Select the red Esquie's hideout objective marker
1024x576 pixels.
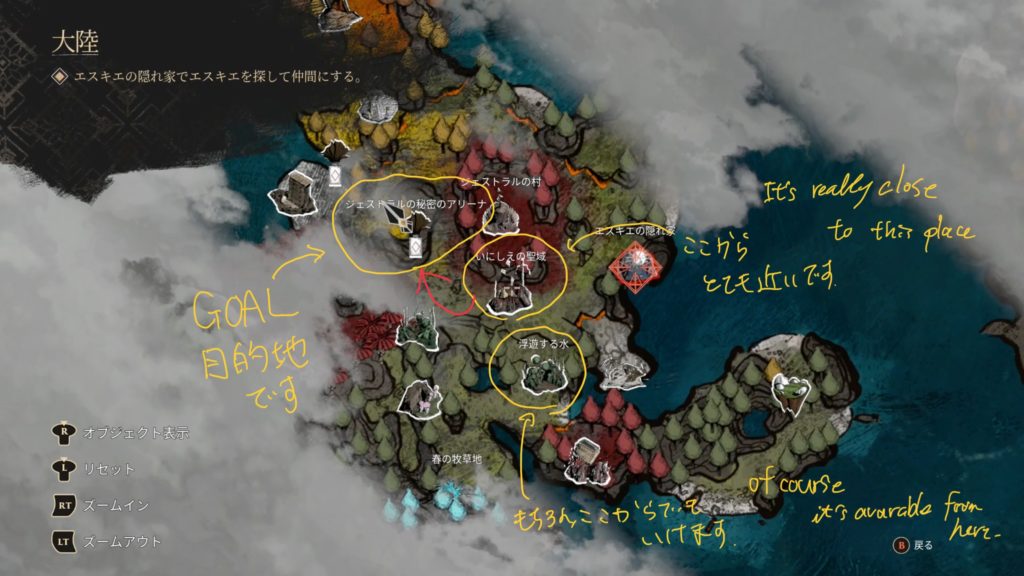tap(634, 266)
